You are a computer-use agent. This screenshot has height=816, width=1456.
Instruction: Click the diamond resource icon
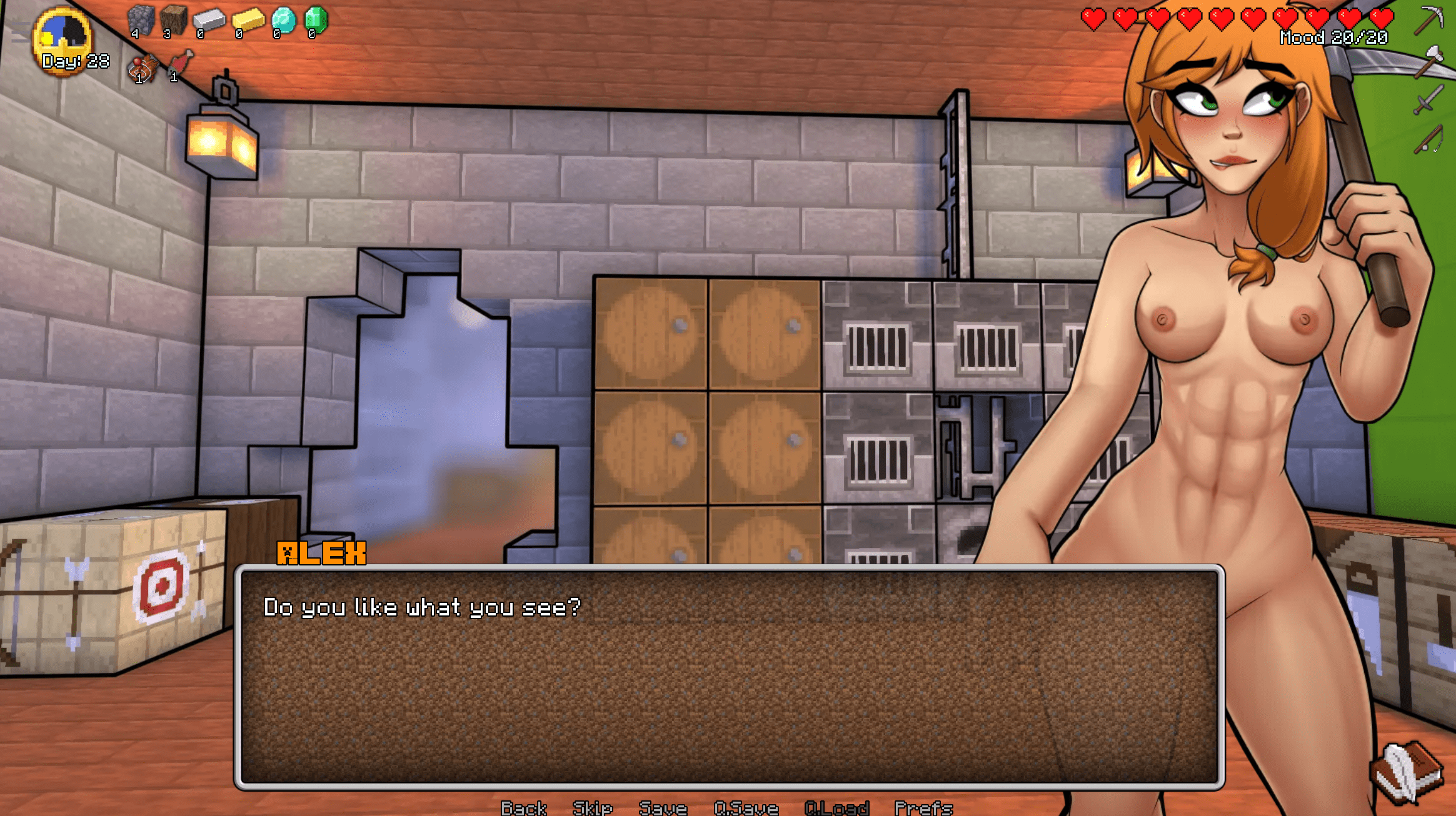point(283,20)
